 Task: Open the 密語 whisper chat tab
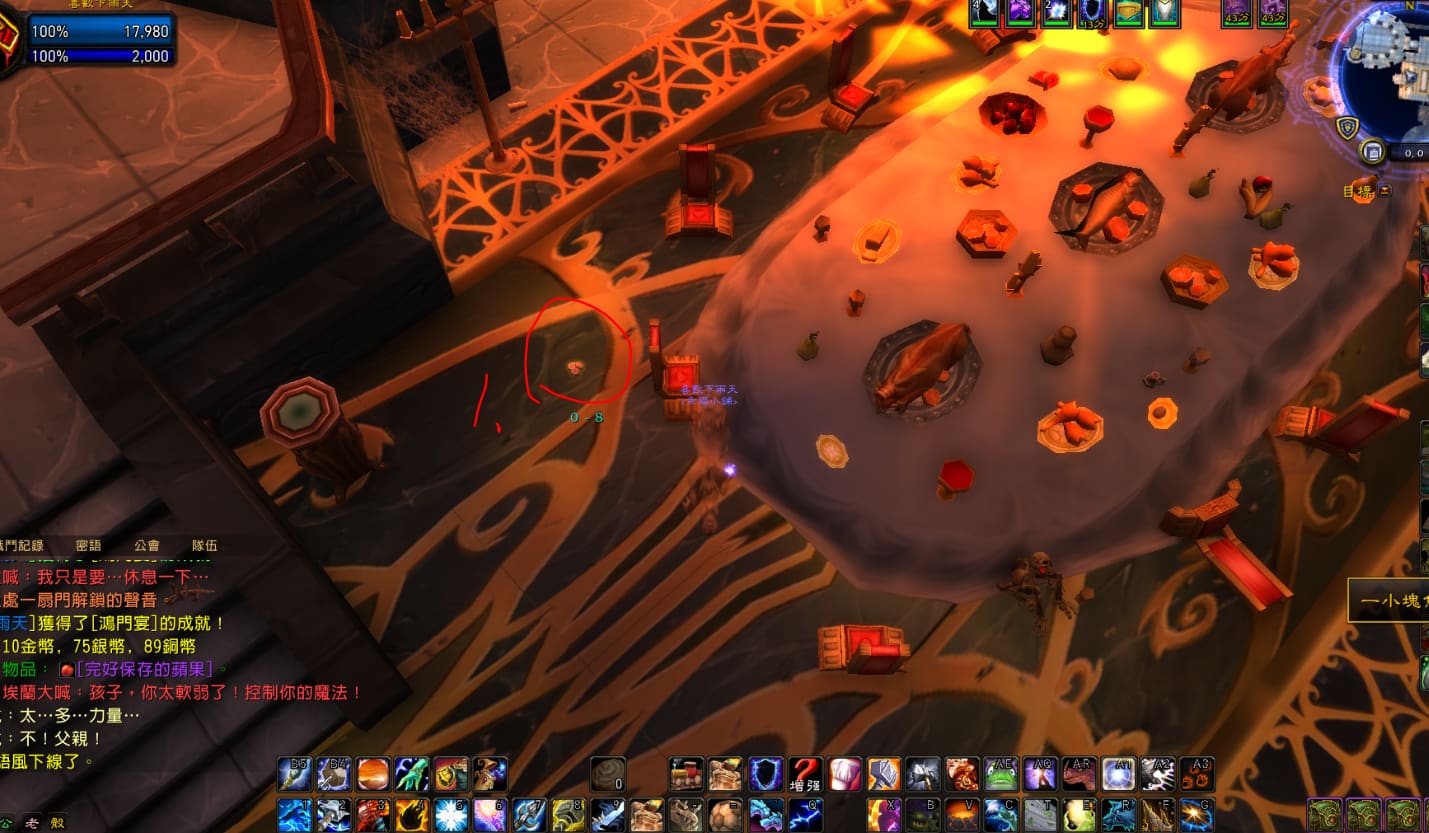[88, 545]
